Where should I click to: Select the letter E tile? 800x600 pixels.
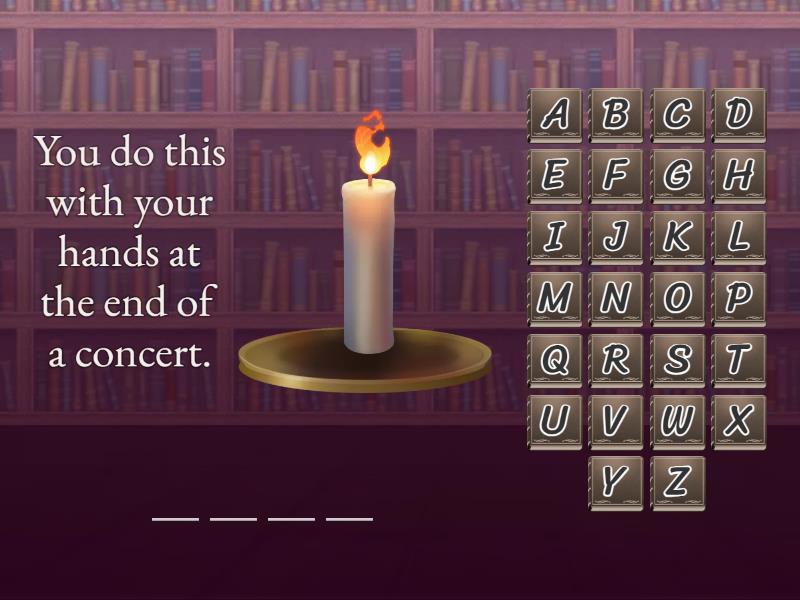pyautogui.click(x=555, y=176)
